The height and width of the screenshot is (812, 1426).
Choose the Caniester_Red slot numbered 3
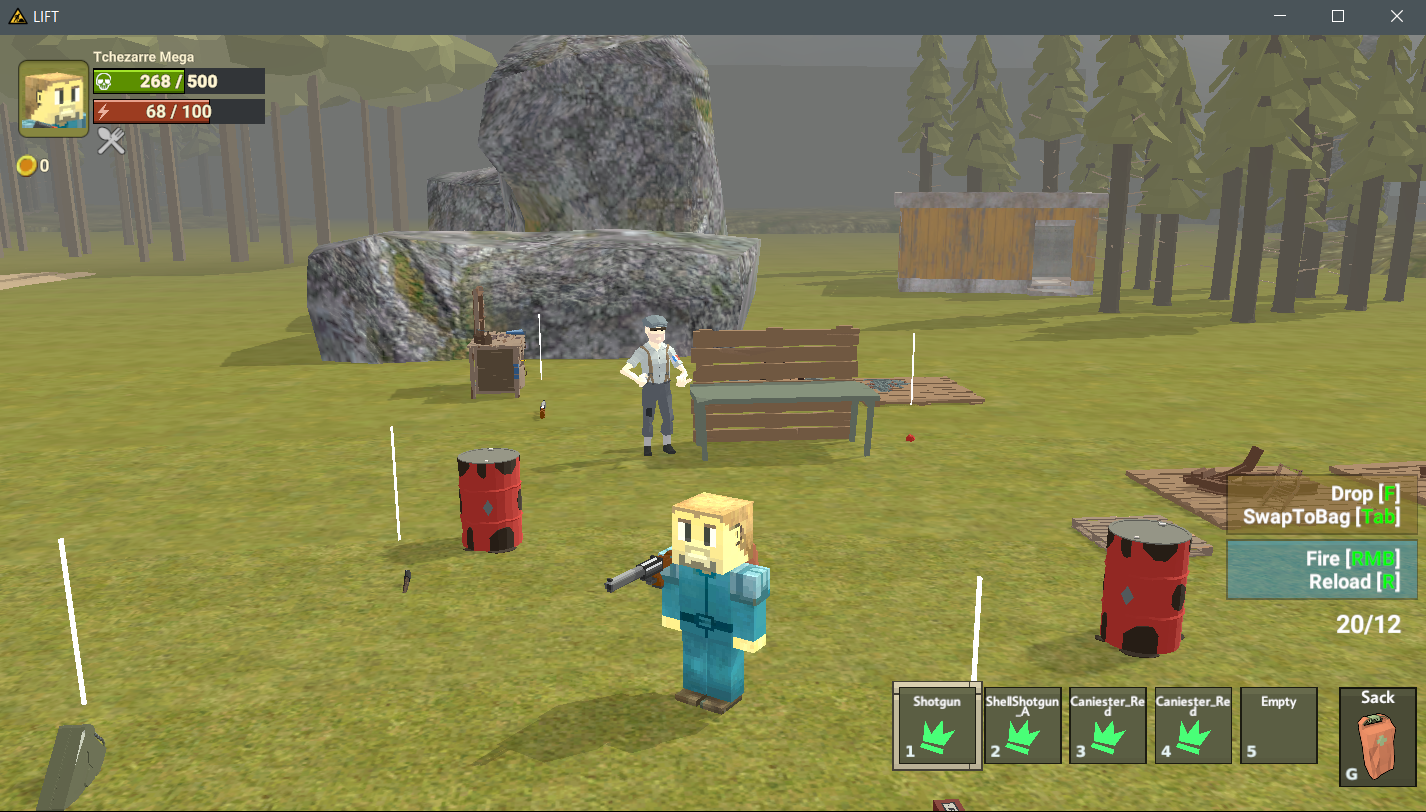[1108, 727]
